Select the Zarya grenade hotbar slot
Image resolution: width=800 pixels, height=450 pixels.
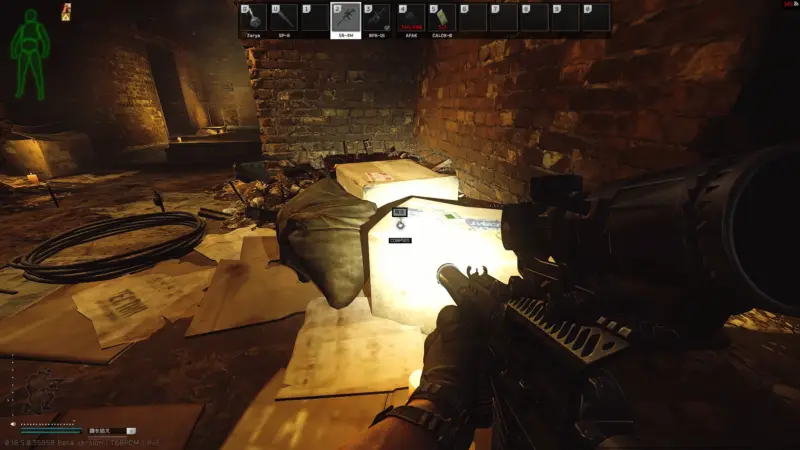click(254, 19)
